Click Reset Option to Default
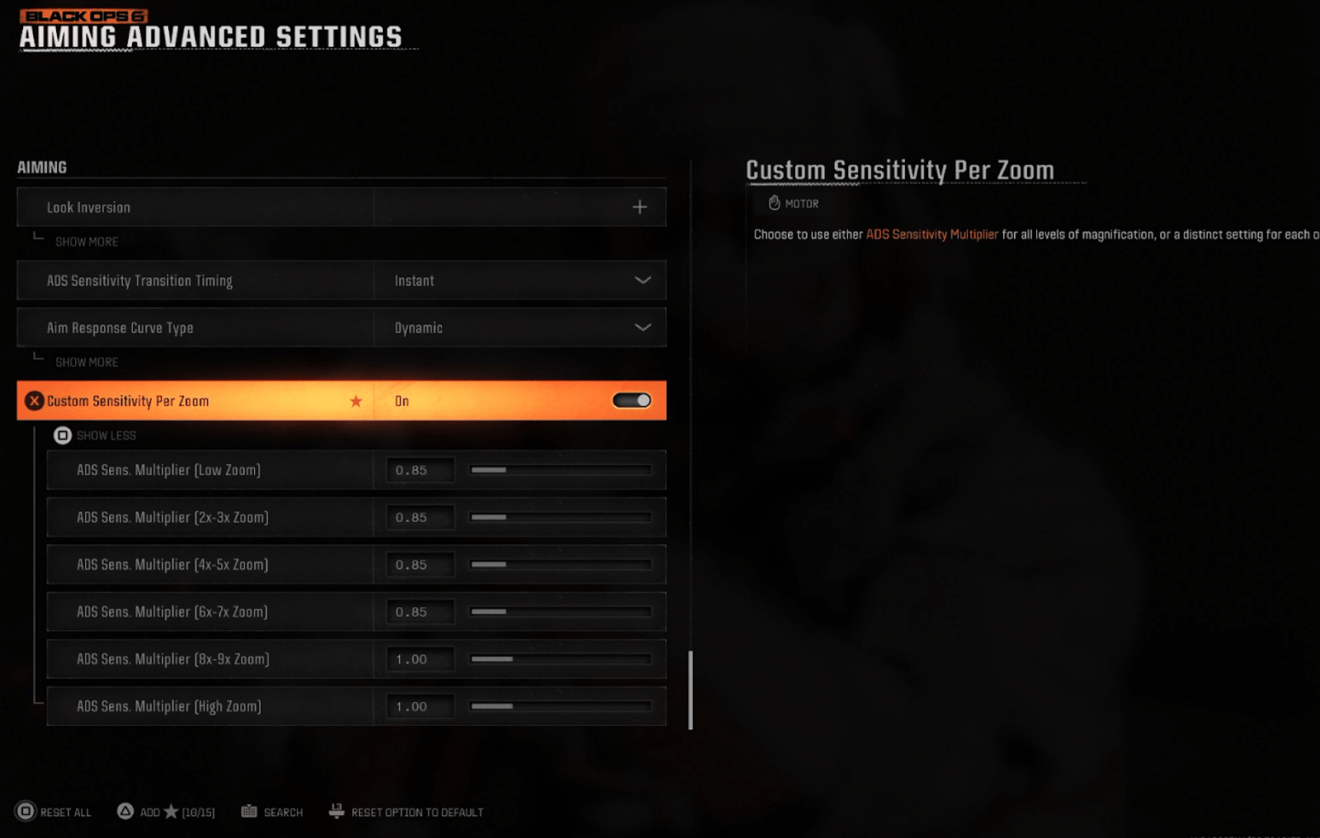The image size is (1320, 838). click(406, 812)
